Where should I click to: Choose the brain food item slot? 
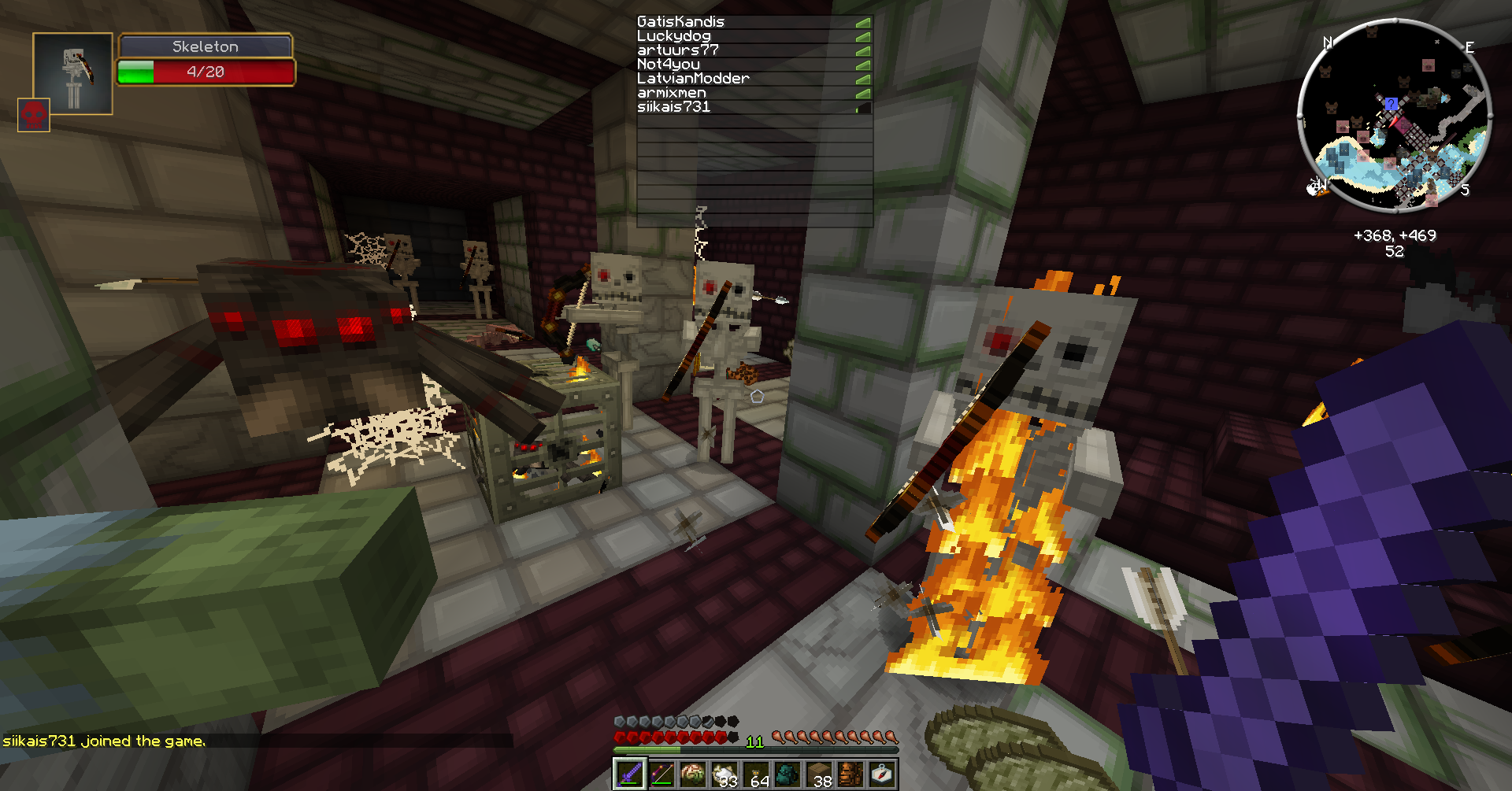pos(693,774)
